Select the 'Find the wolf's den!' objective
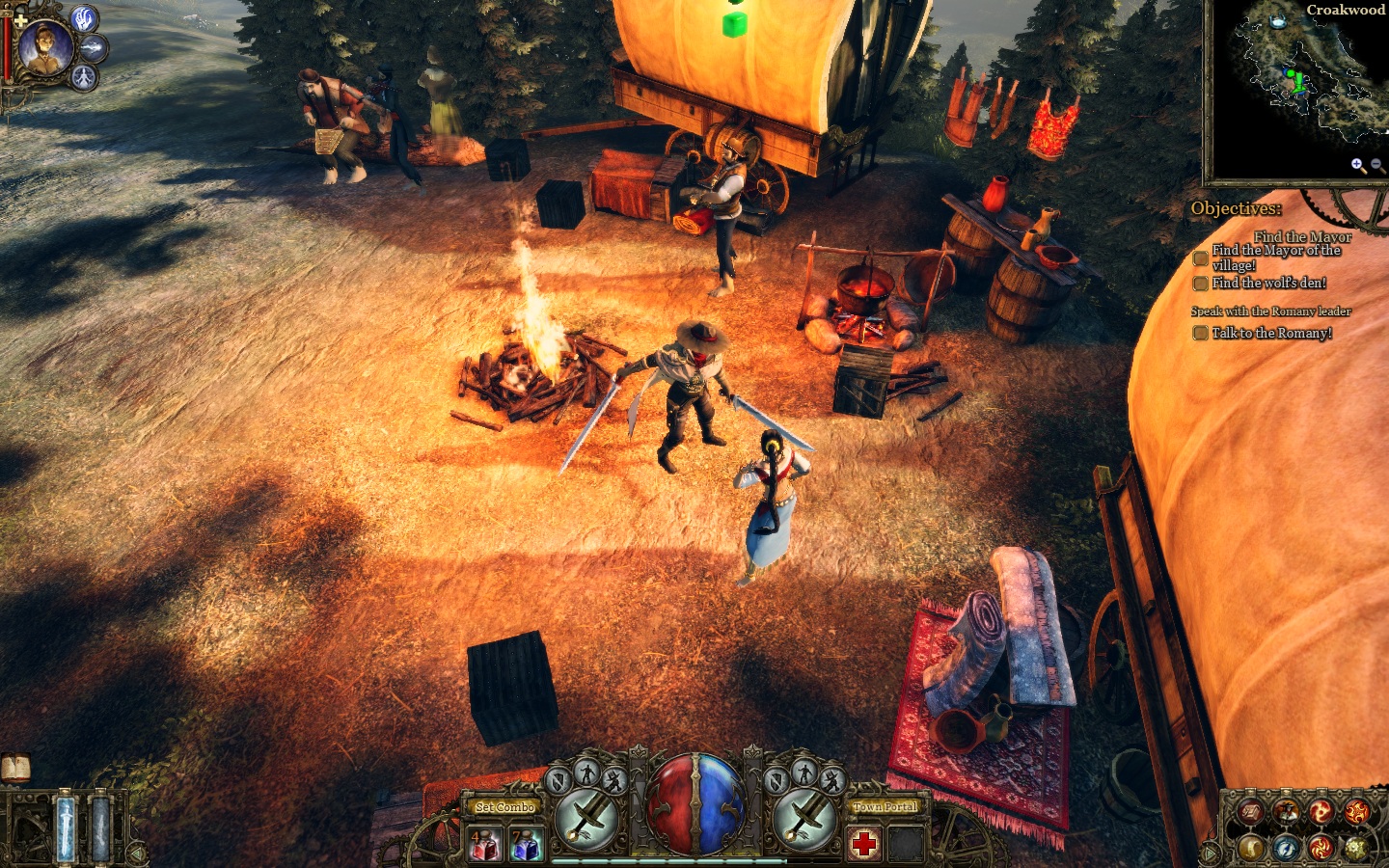 click(1268, 283)
